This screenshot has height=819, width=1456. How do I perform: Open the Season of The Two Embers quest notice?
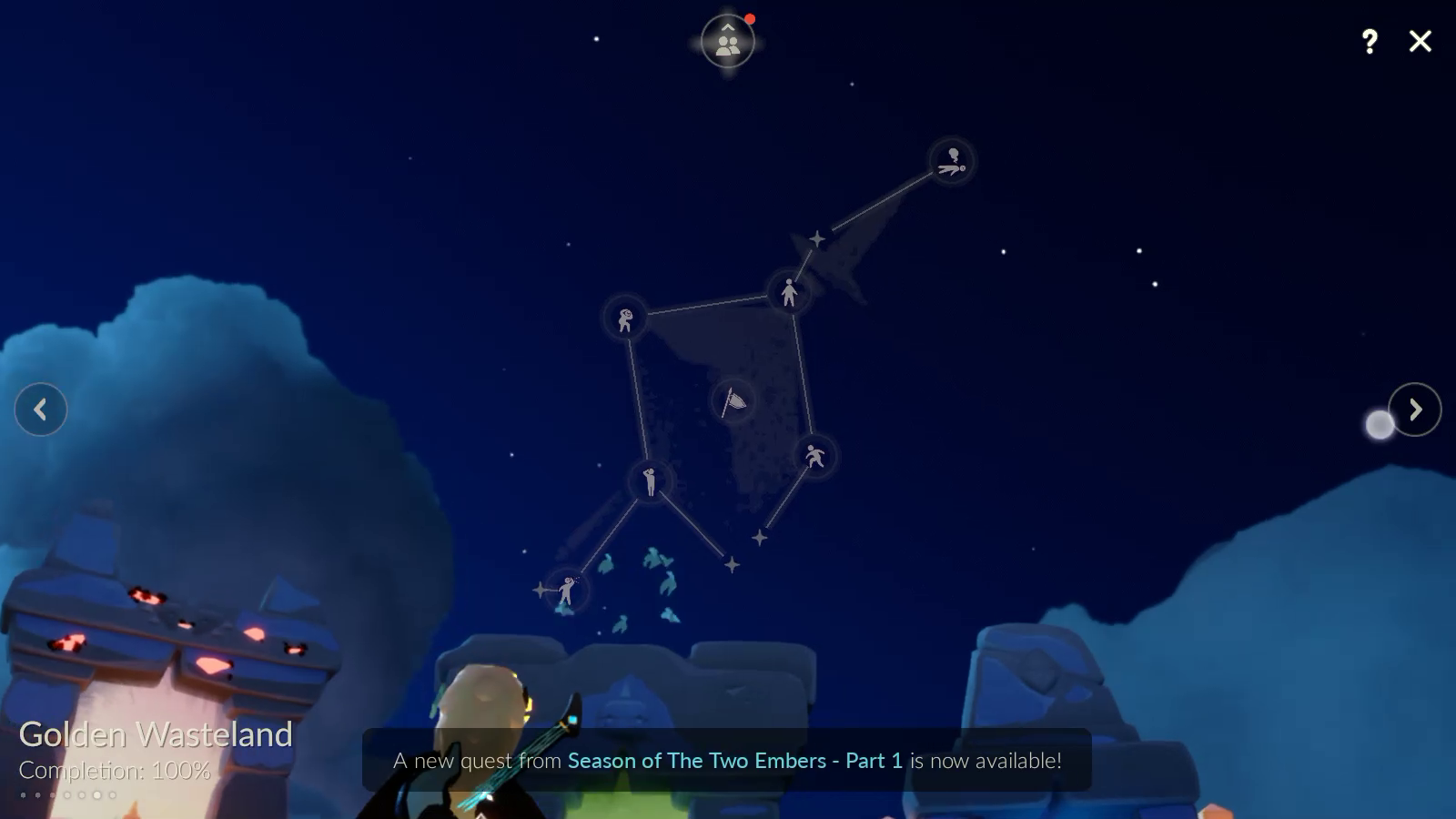[727, 761]
